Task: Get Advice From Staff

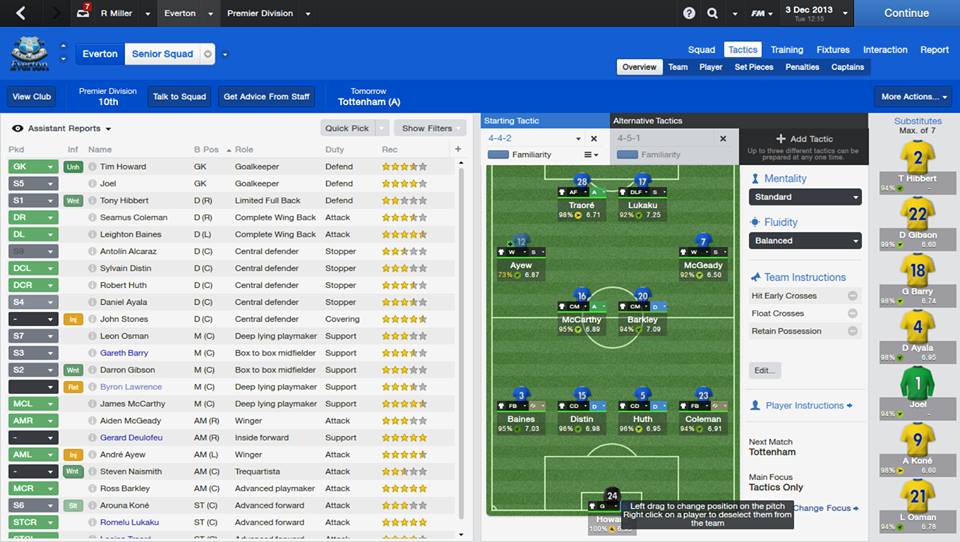Action: click(266, 97)
